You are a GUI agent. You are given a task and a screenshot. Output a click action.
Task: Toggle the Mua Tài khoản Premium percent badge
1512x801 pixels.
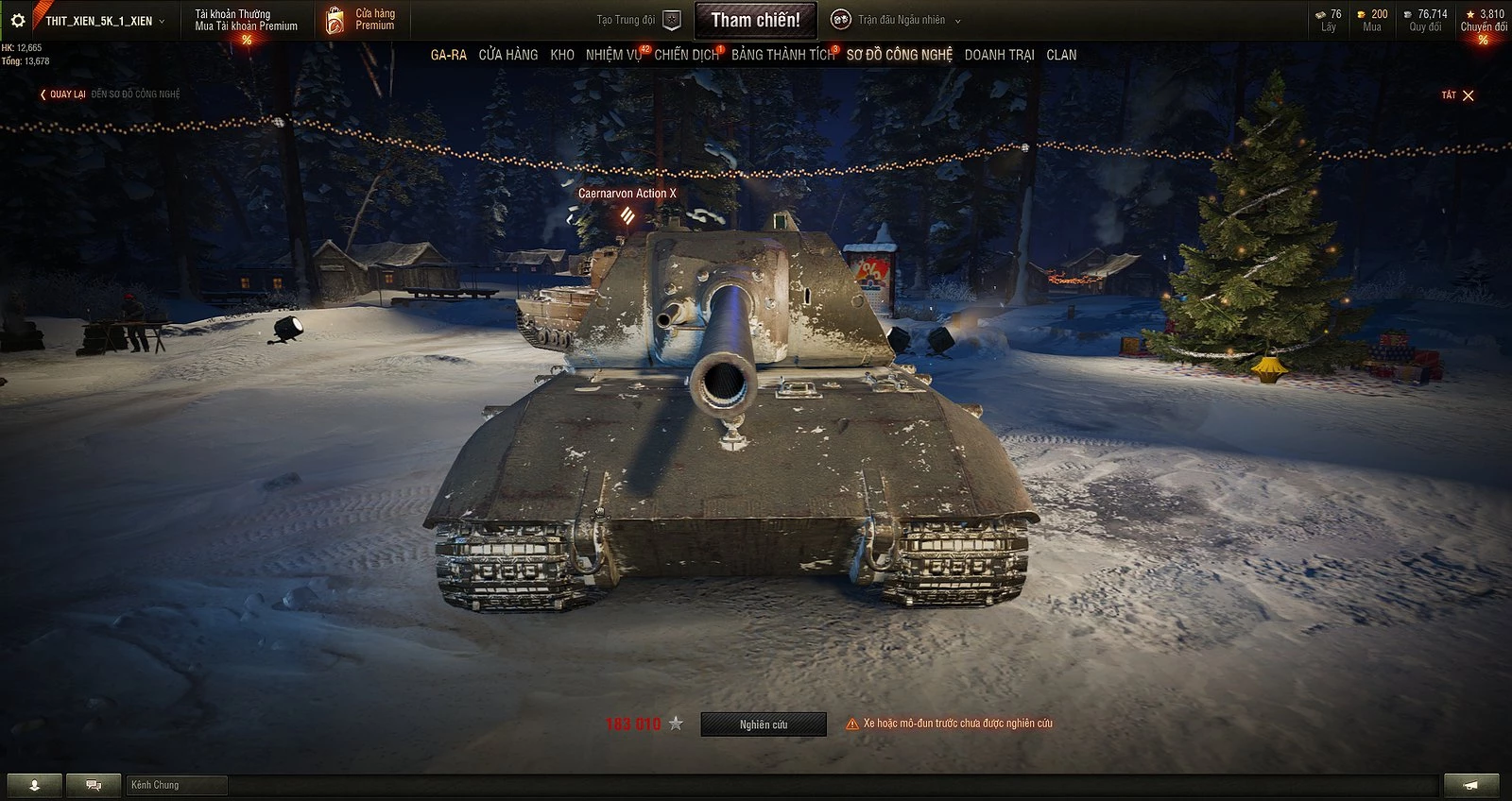click(x=246, y=39)
